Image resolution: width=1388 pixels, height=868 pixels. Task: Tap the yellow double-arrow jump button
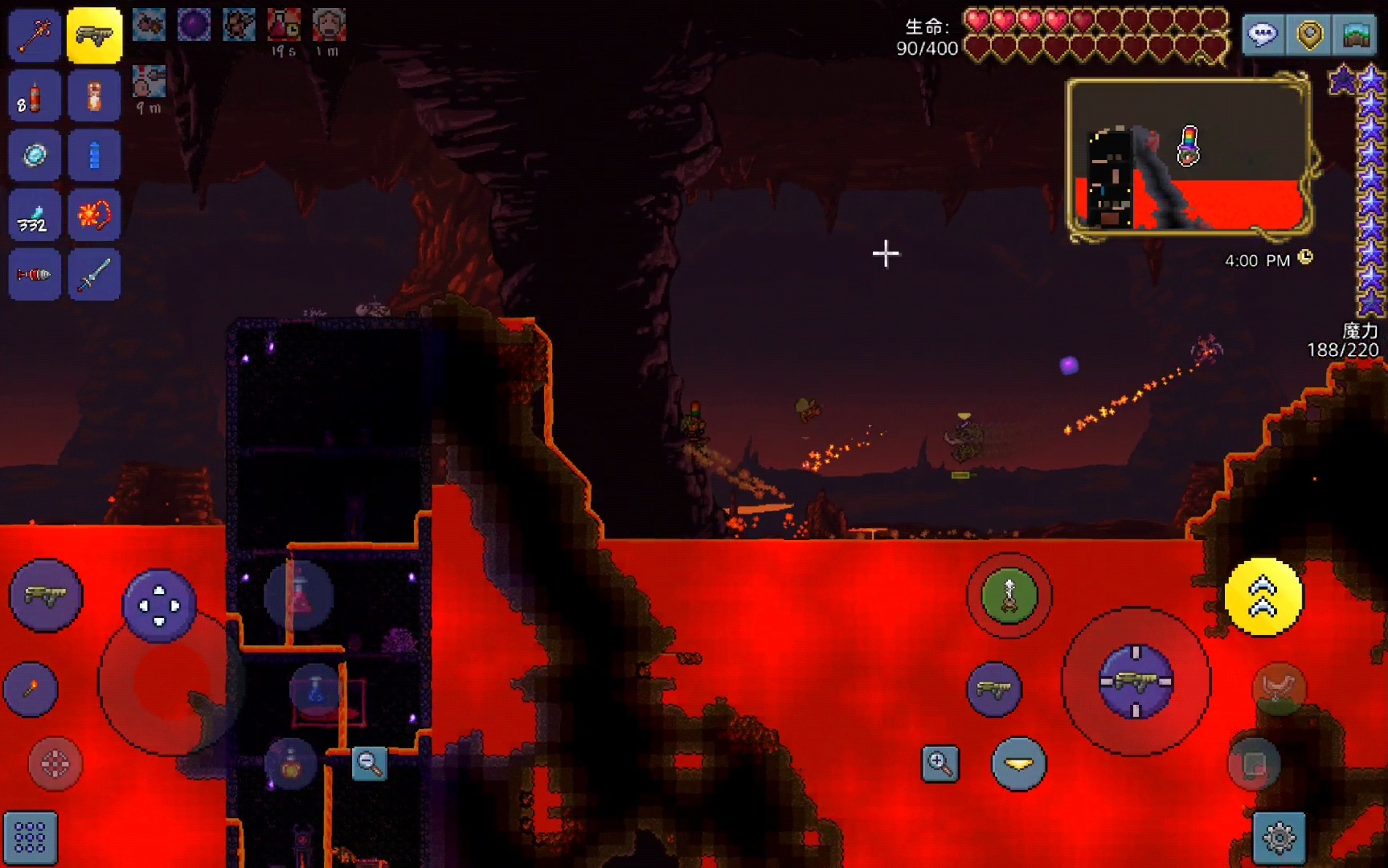[1263, 597]
